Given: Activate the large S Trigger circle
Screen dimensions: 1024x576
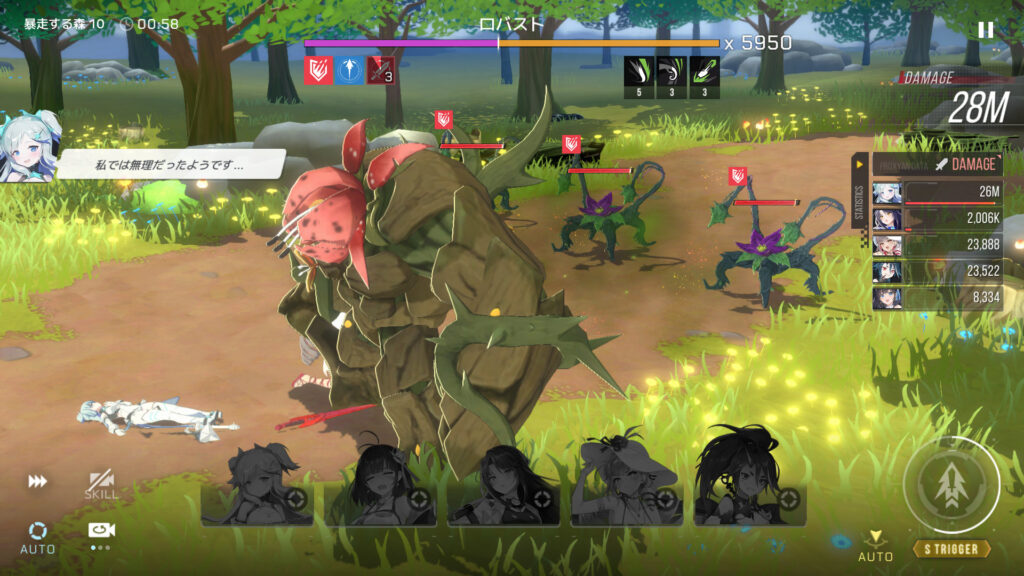Looking at the screenshot, I should [950, 486].
